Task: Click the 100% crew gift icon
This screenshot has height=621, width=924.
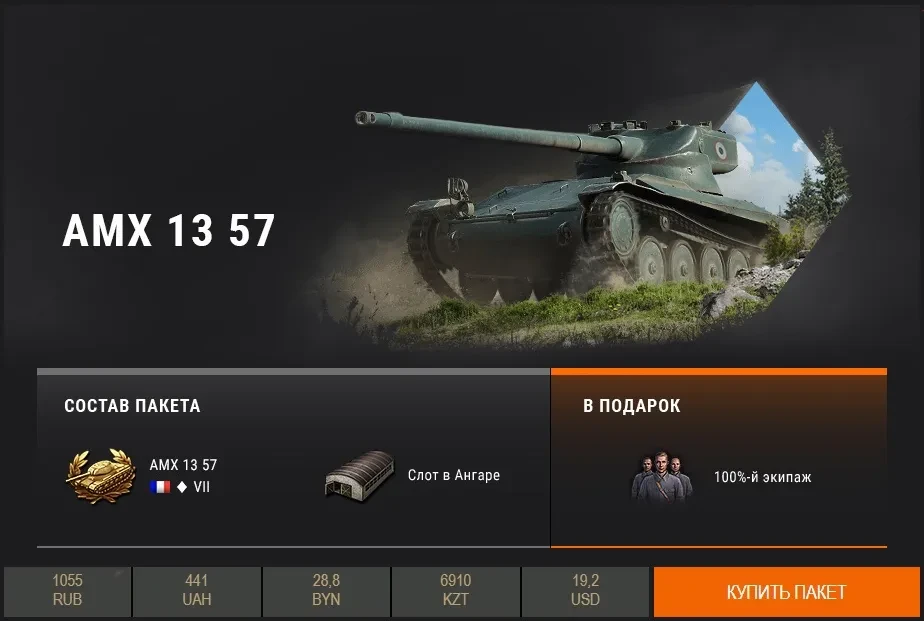Action: (661, 476)
